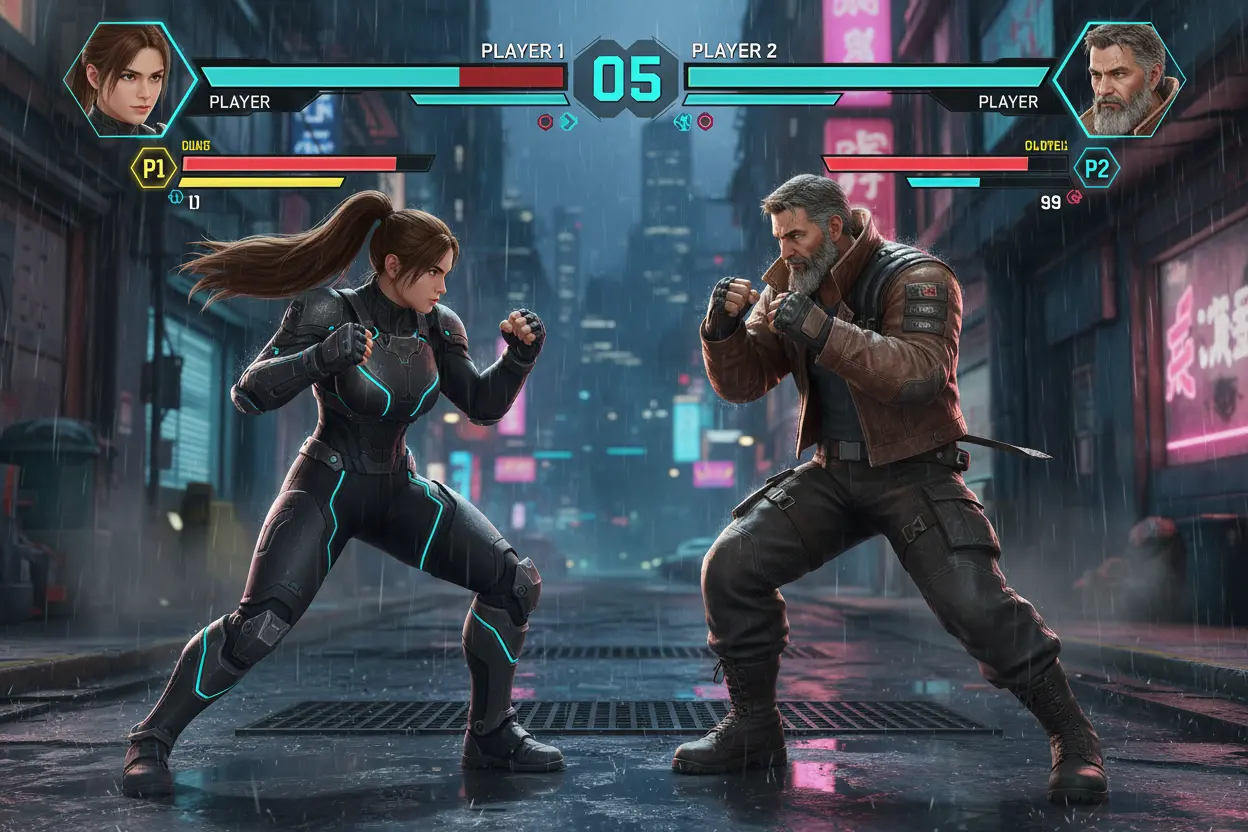Select the cyan P2 hexagon badge
This screenshot has width=1248, height=832.
click(x=1097, y=169)
